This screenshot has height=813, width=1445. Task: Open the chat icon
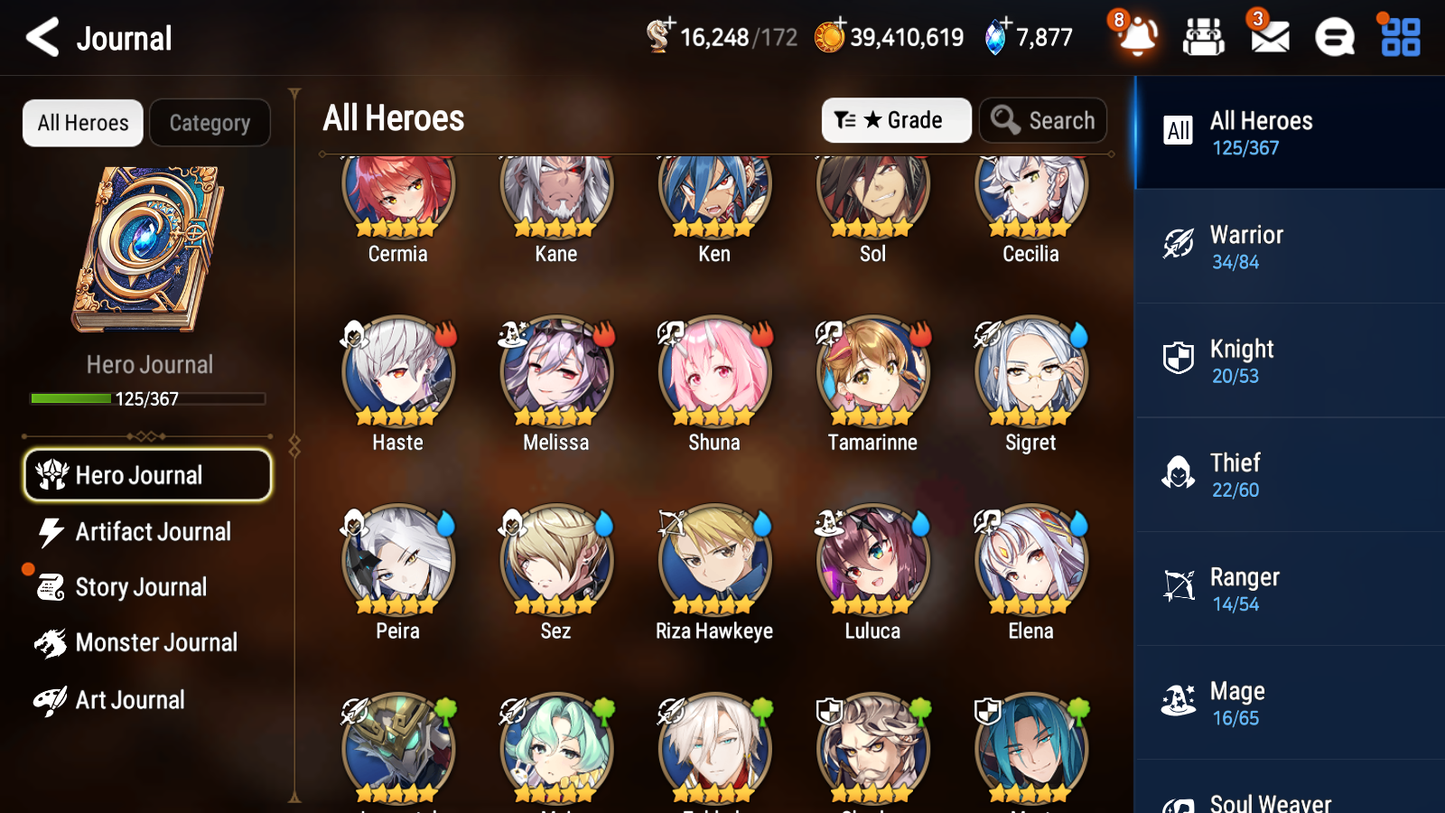(x=1333, y=36)
